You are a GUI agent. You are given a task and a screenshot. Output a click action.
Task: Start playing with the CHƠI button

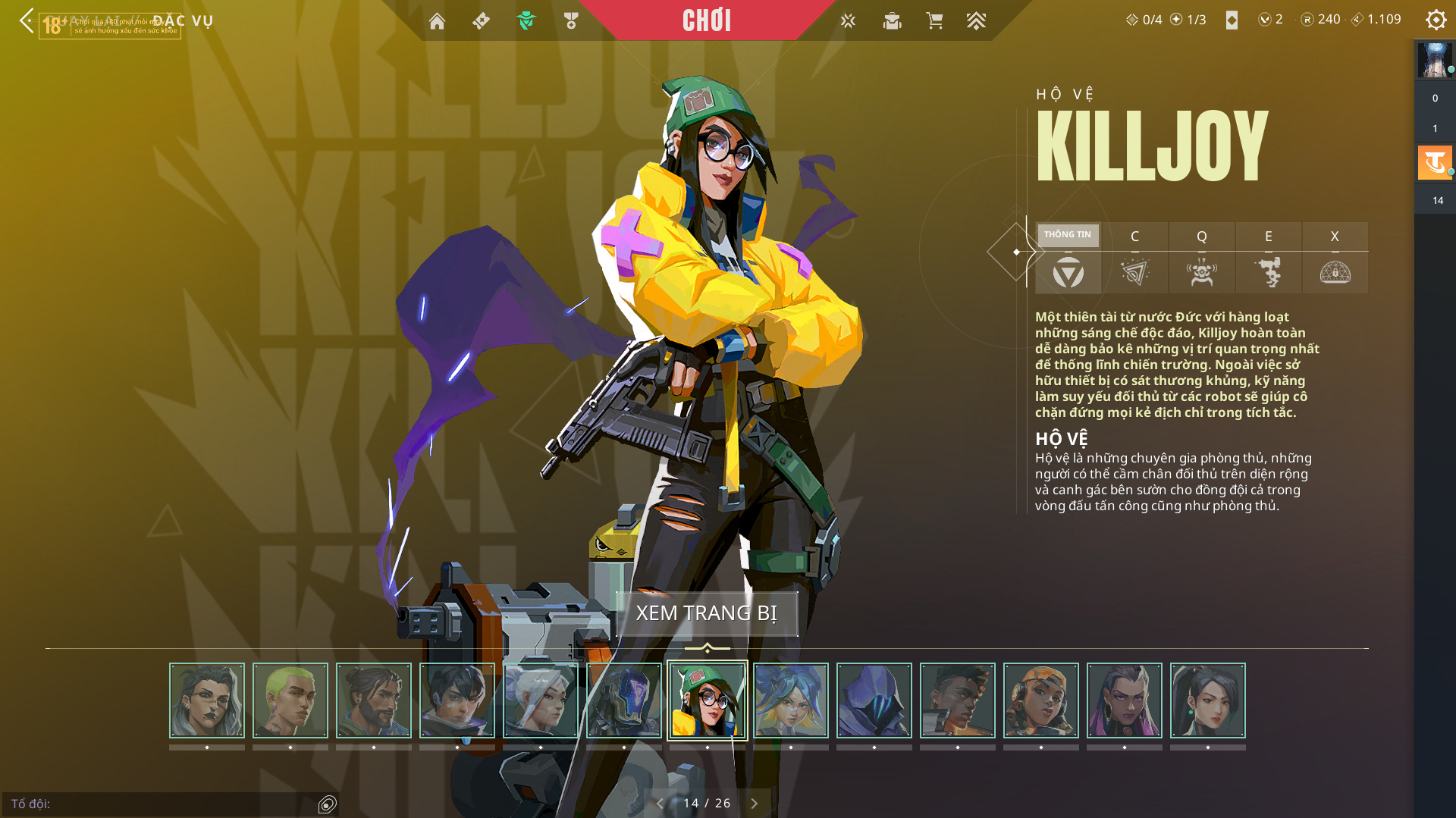706,20
